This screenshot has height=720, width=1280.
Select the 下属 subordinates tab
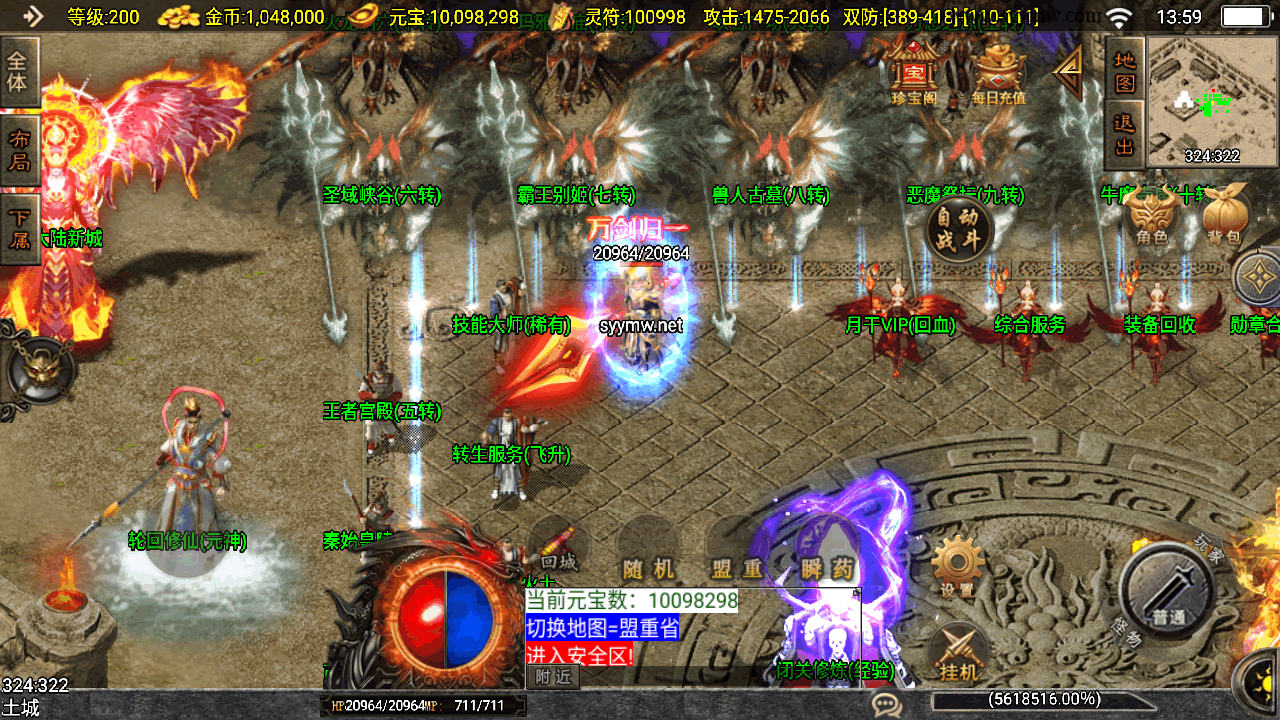18,229
